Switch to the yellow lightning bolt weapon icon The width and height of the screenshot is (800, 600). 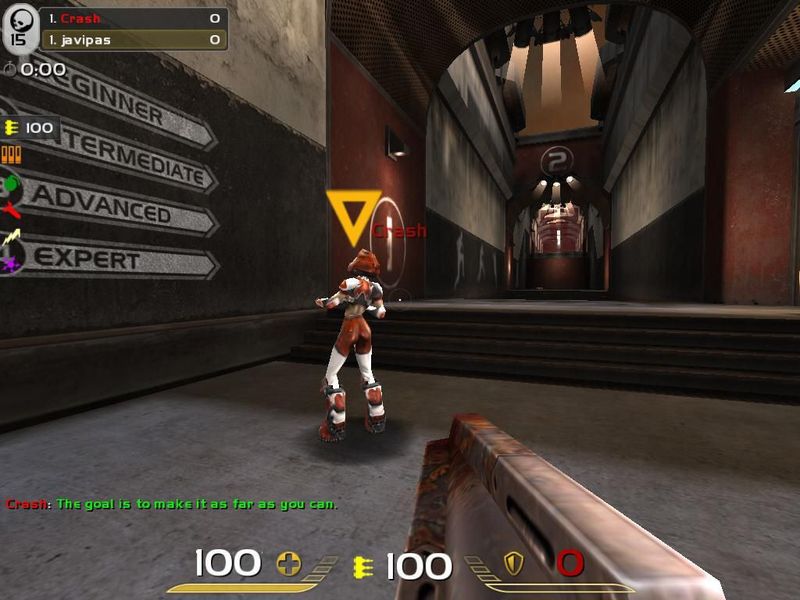click(11, 238)
